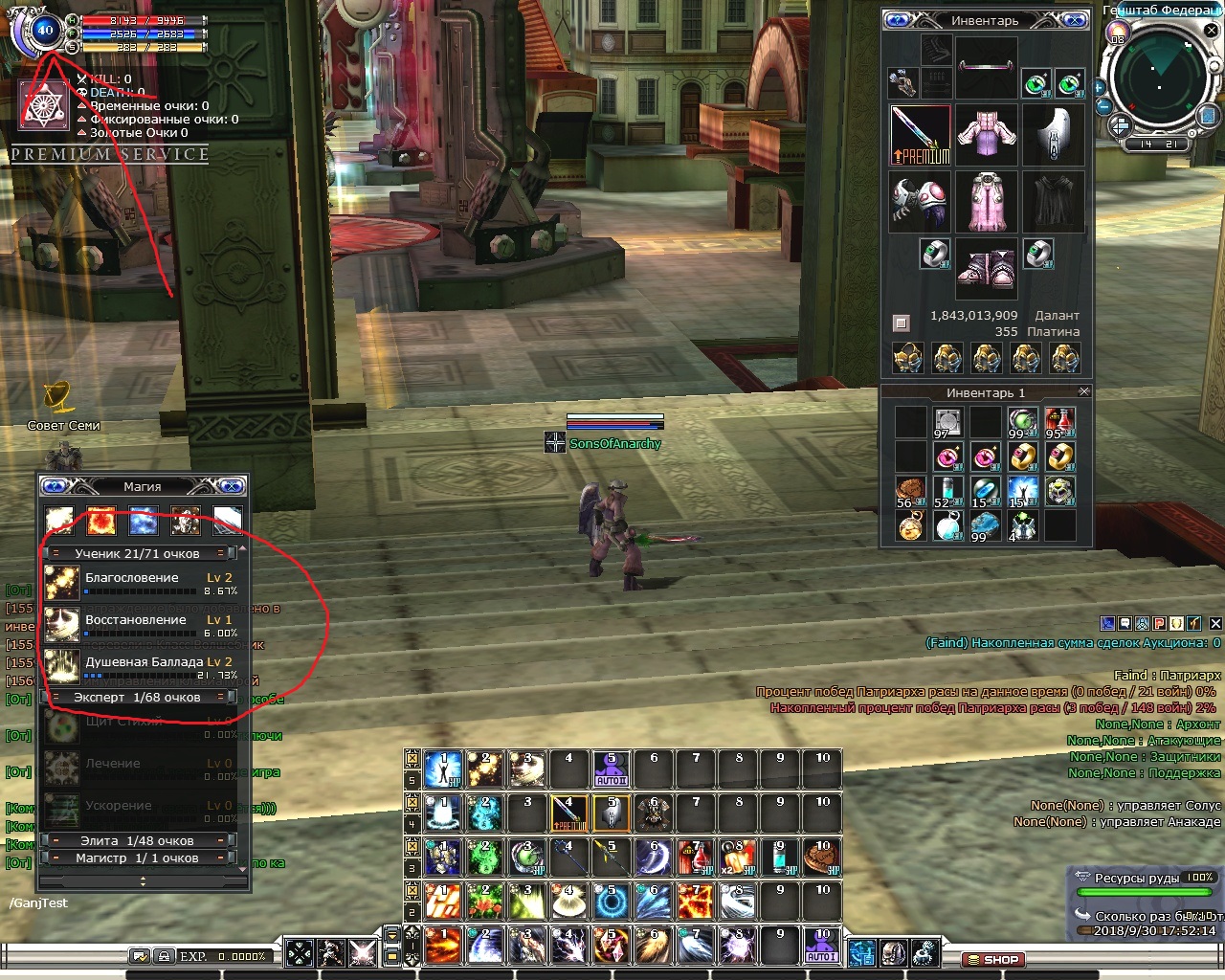Collapse the Ученик skill tier header
1225x980 pixels.
137,553
